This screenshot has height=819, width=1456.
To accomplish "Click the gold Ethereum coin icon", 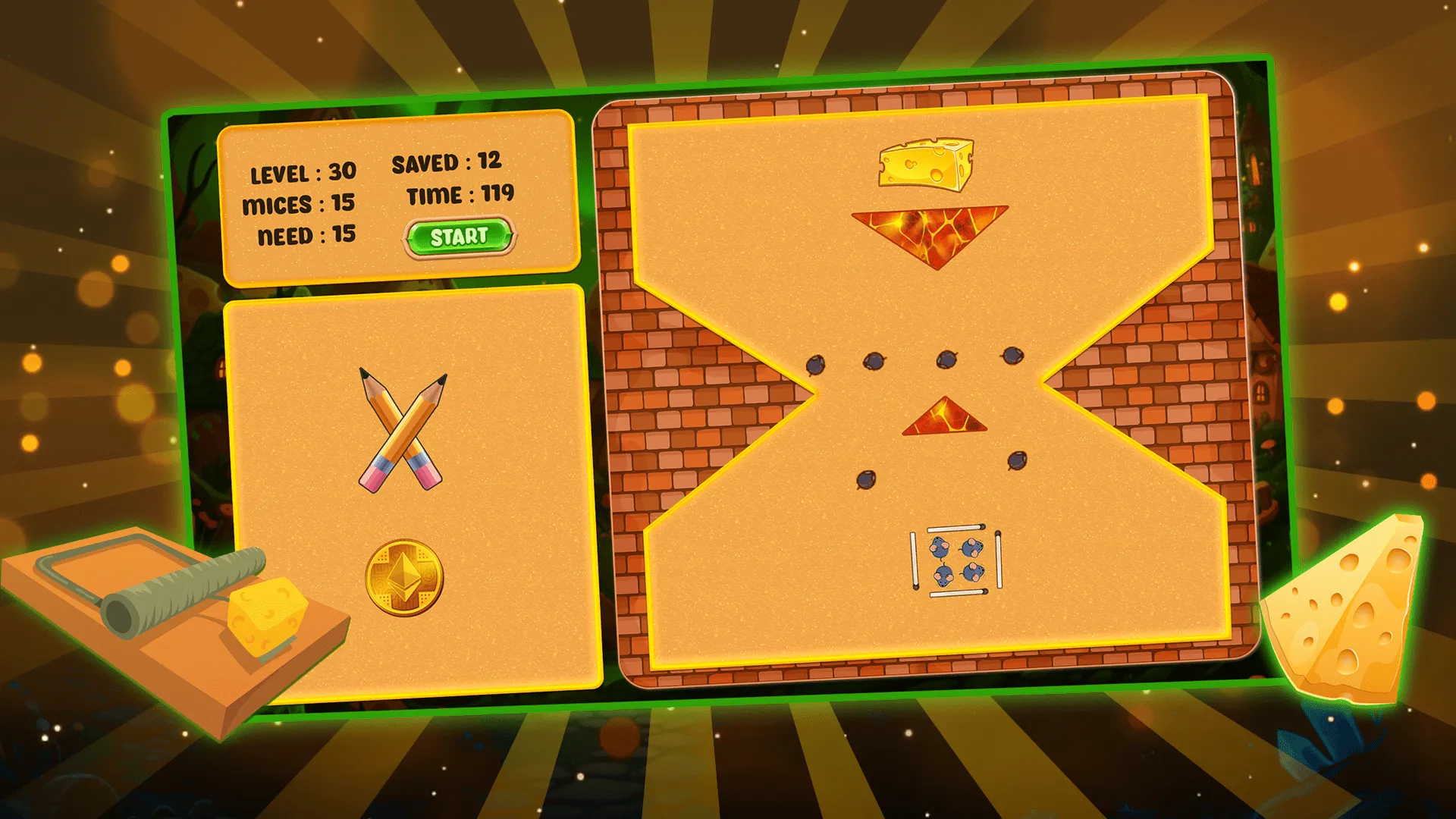I will 404,578.
